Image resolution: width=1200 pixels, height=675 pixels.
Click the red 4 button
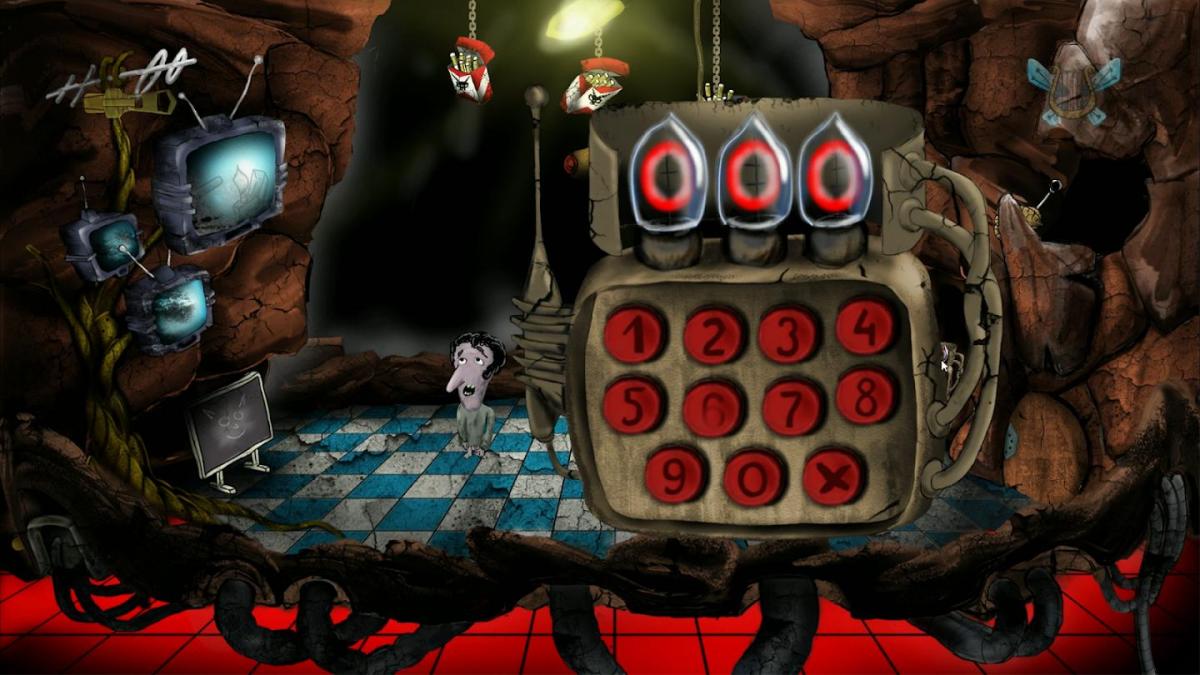pyautogui.click(x=866, y=326)
